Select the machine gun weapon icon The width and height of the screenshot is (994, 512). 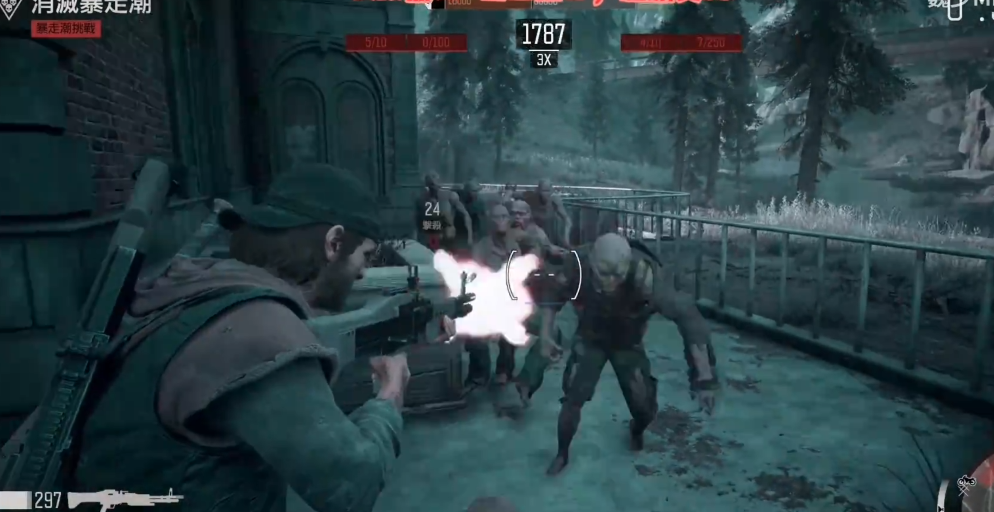point(125,497)
